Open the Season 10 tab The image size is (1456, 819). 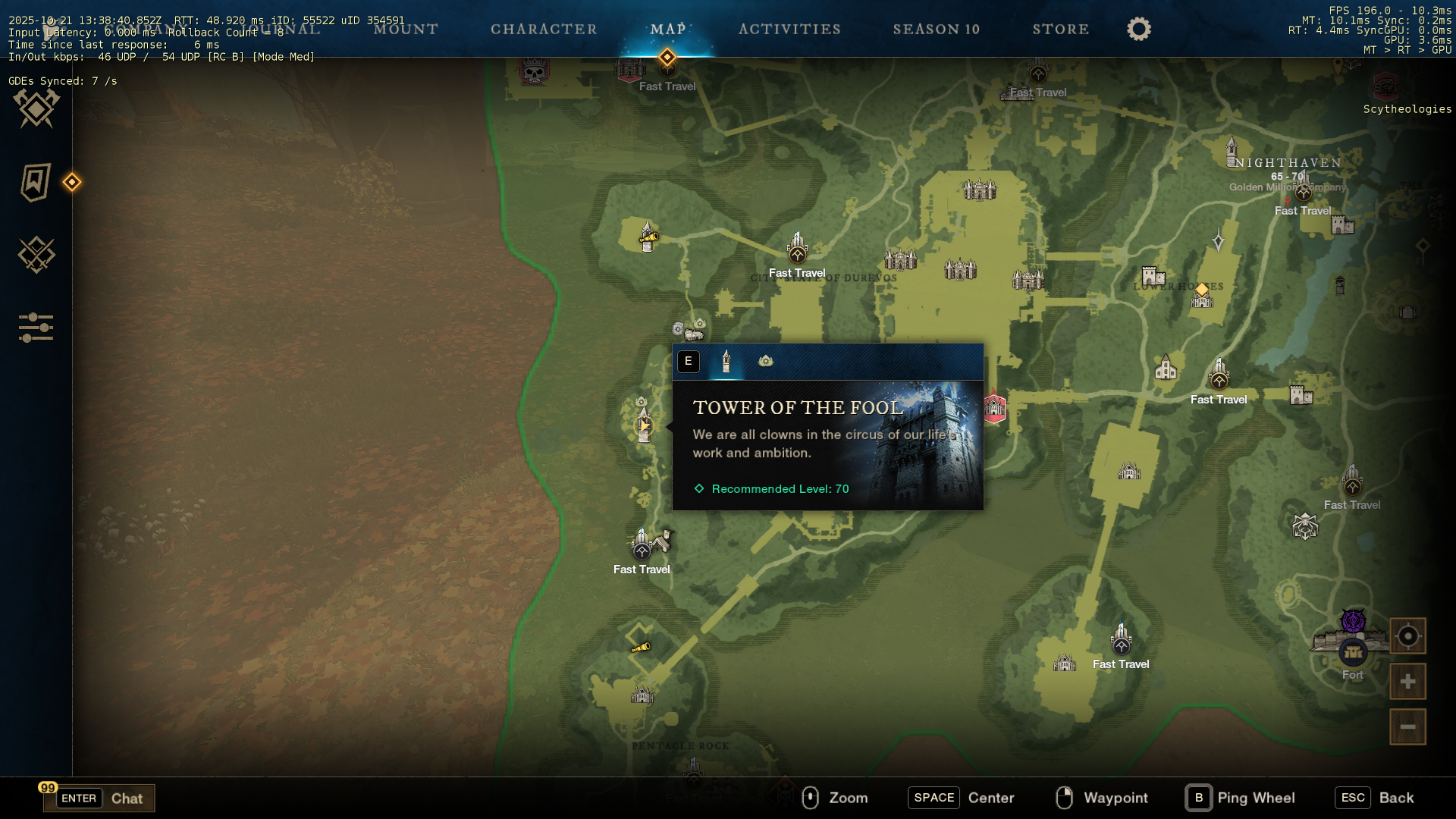coord(936,30)
